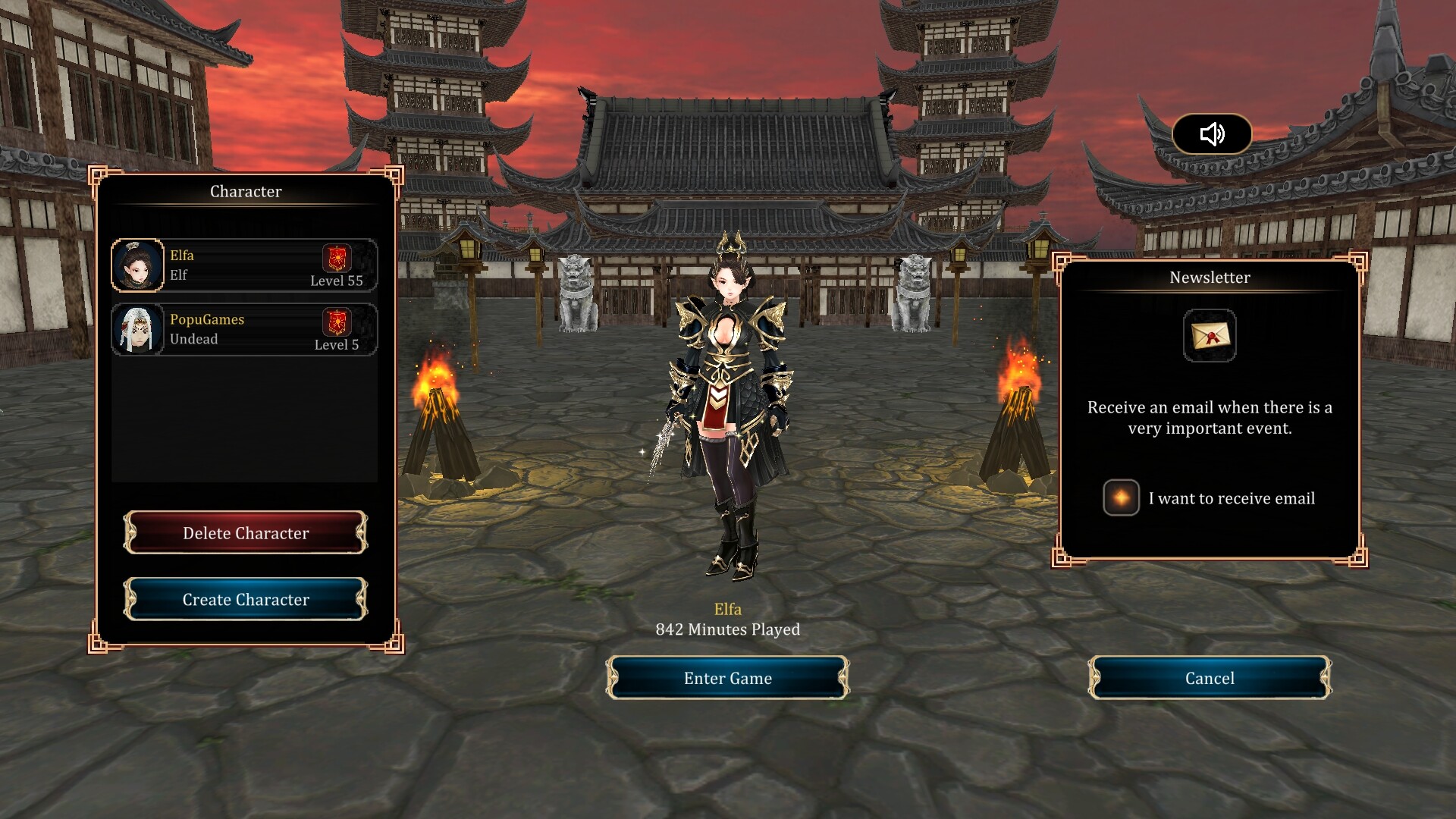The image size is (1456, 819).
Task: Select Elfa's character portrait
Action: tap(140, 265)
